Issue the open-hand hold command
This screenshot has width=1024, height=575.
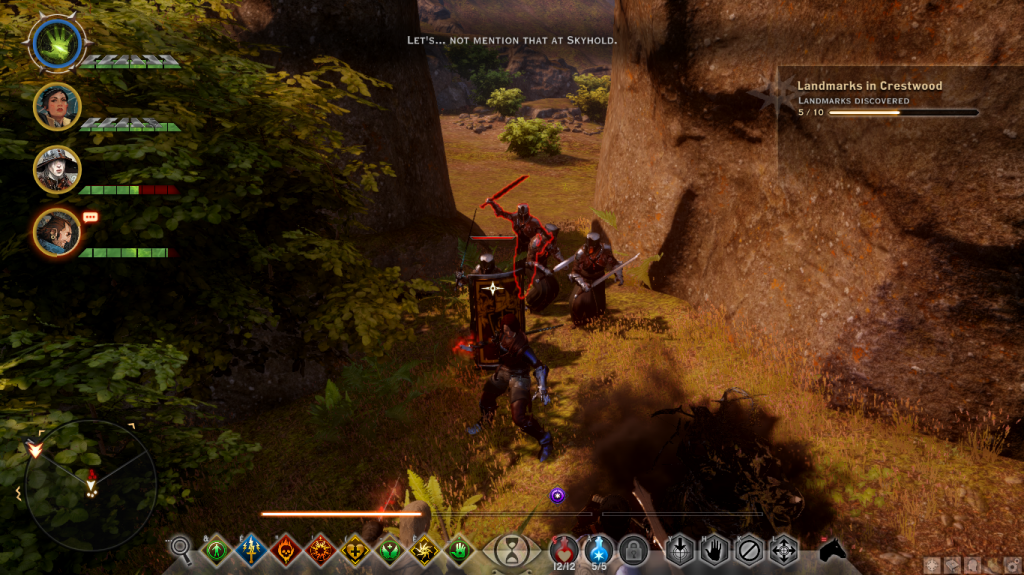click(x=713, y=549)
